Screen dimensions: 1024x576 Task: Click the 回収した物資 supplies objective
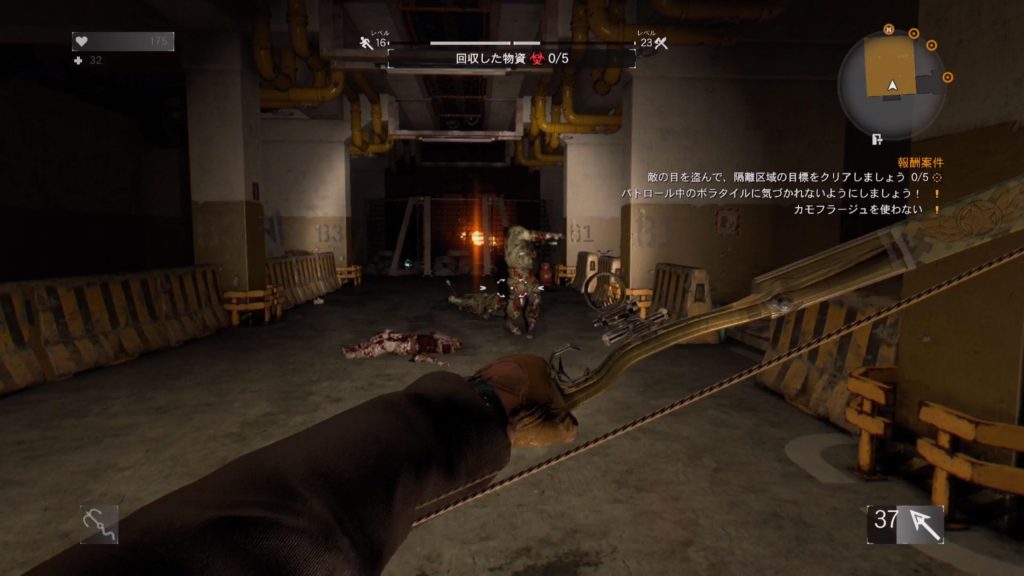512,59
